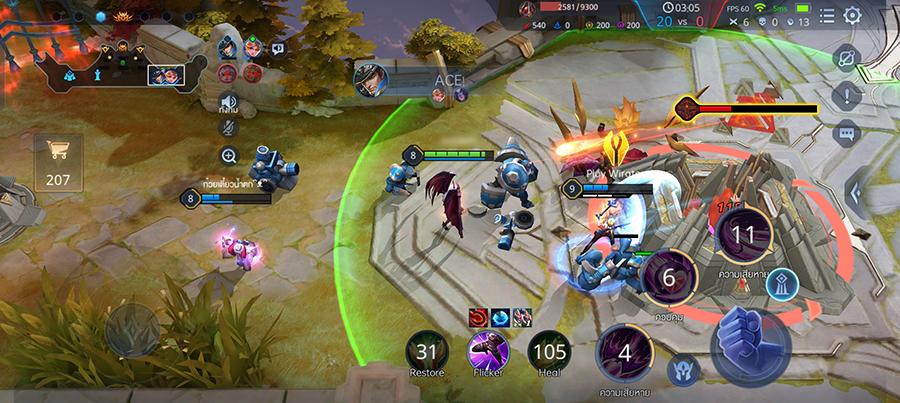Tap the minimap
Screen dimensions: 900x403
110,58
